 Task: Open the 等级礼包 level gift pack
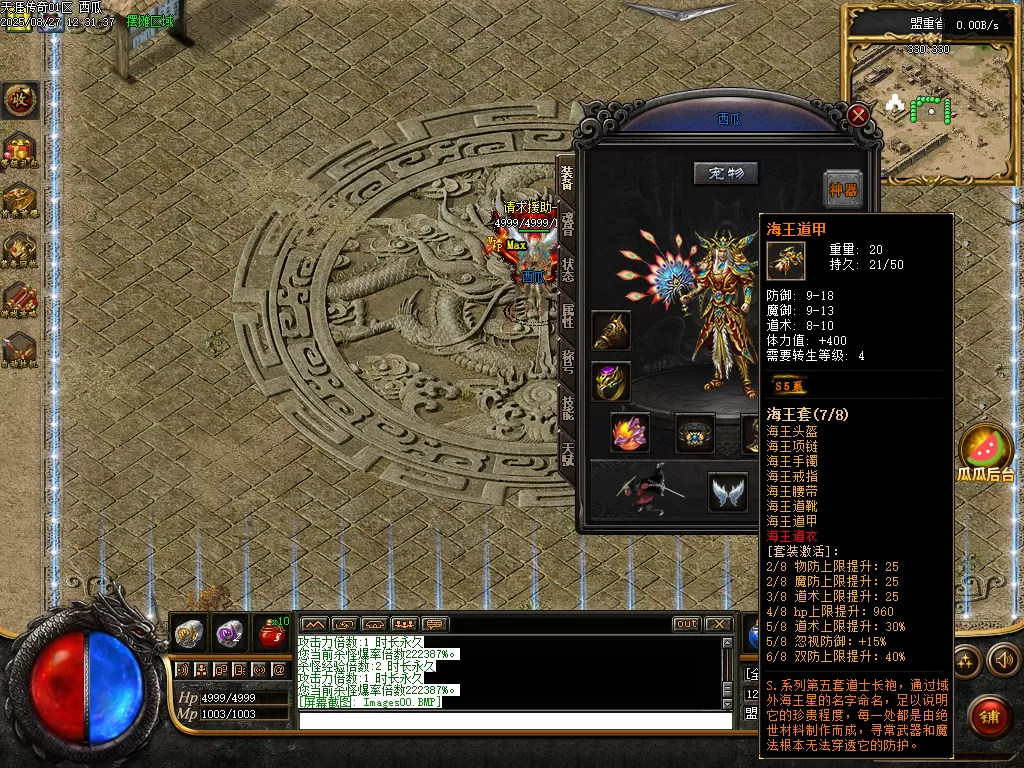[x=19, y=152]
